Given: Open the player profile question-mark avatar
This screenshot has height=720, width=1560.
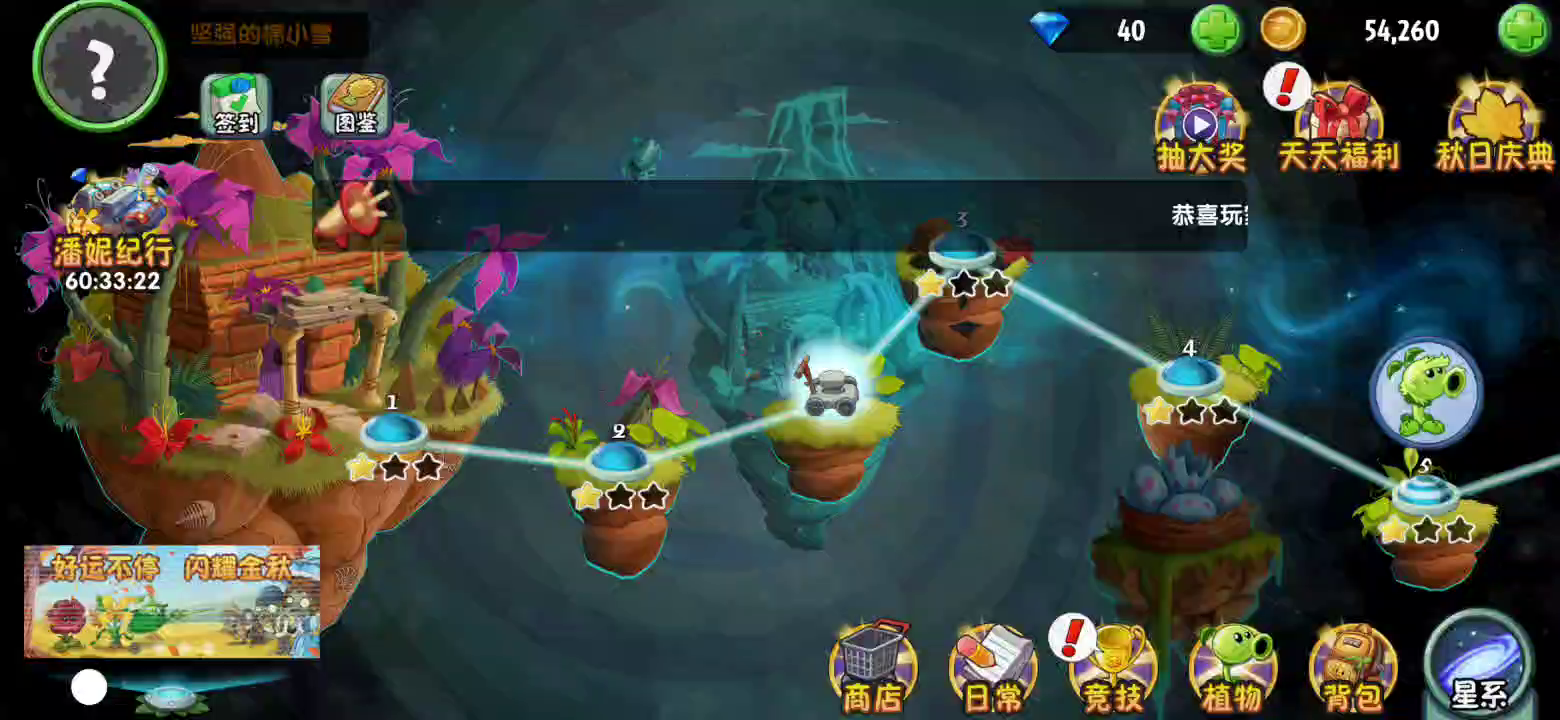Looking at the screenshot, I should coord(99,65).
